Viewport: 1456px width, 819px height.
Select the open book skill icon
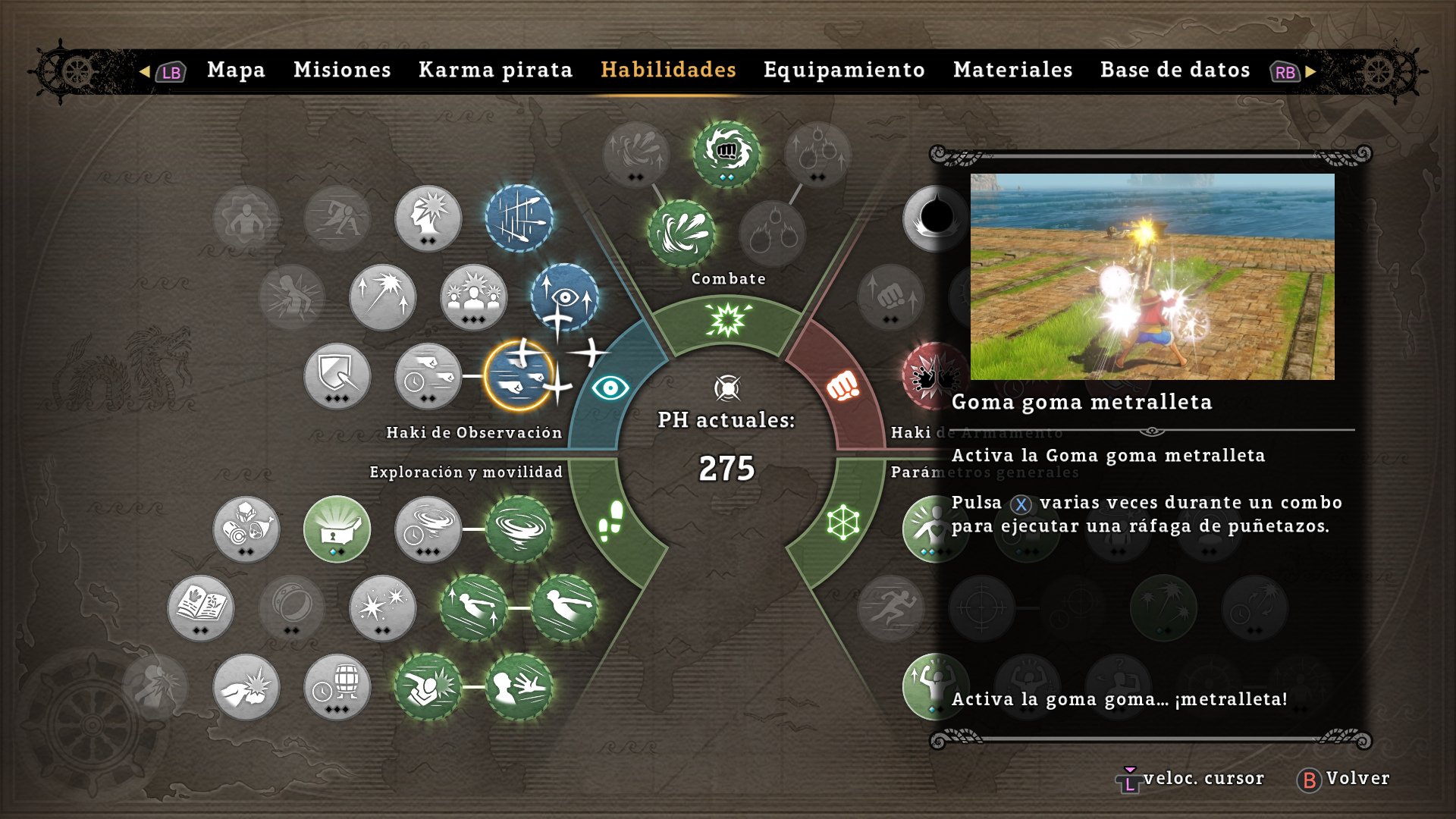click(x=201, y=607)
